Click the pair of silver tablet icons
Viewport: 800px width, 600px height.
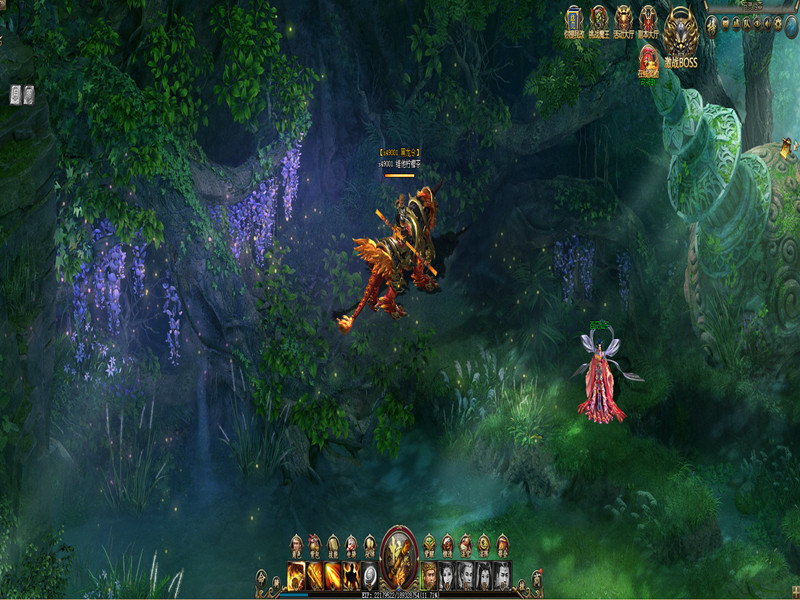click(22, 95)
